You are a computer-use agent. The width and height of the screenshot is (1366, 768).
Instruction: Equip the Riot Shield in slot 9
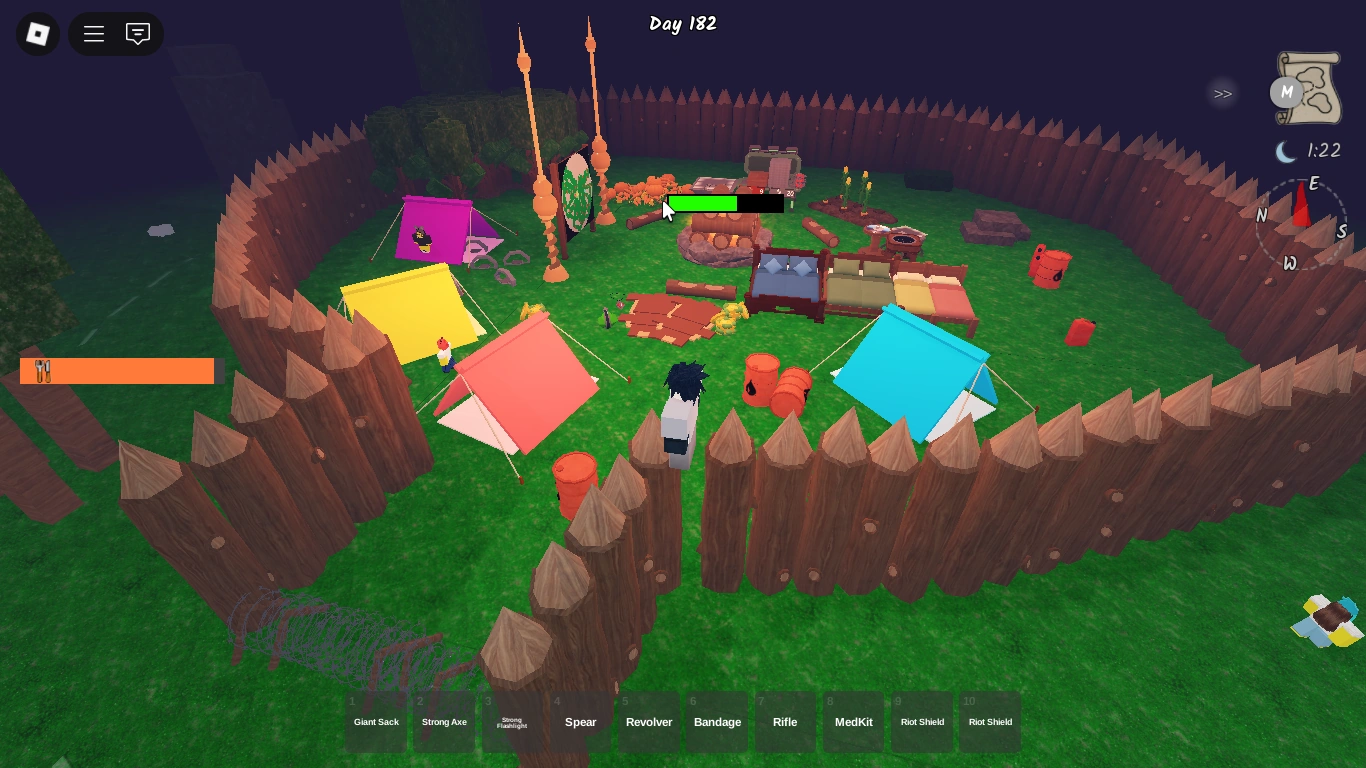click(922, 722)
